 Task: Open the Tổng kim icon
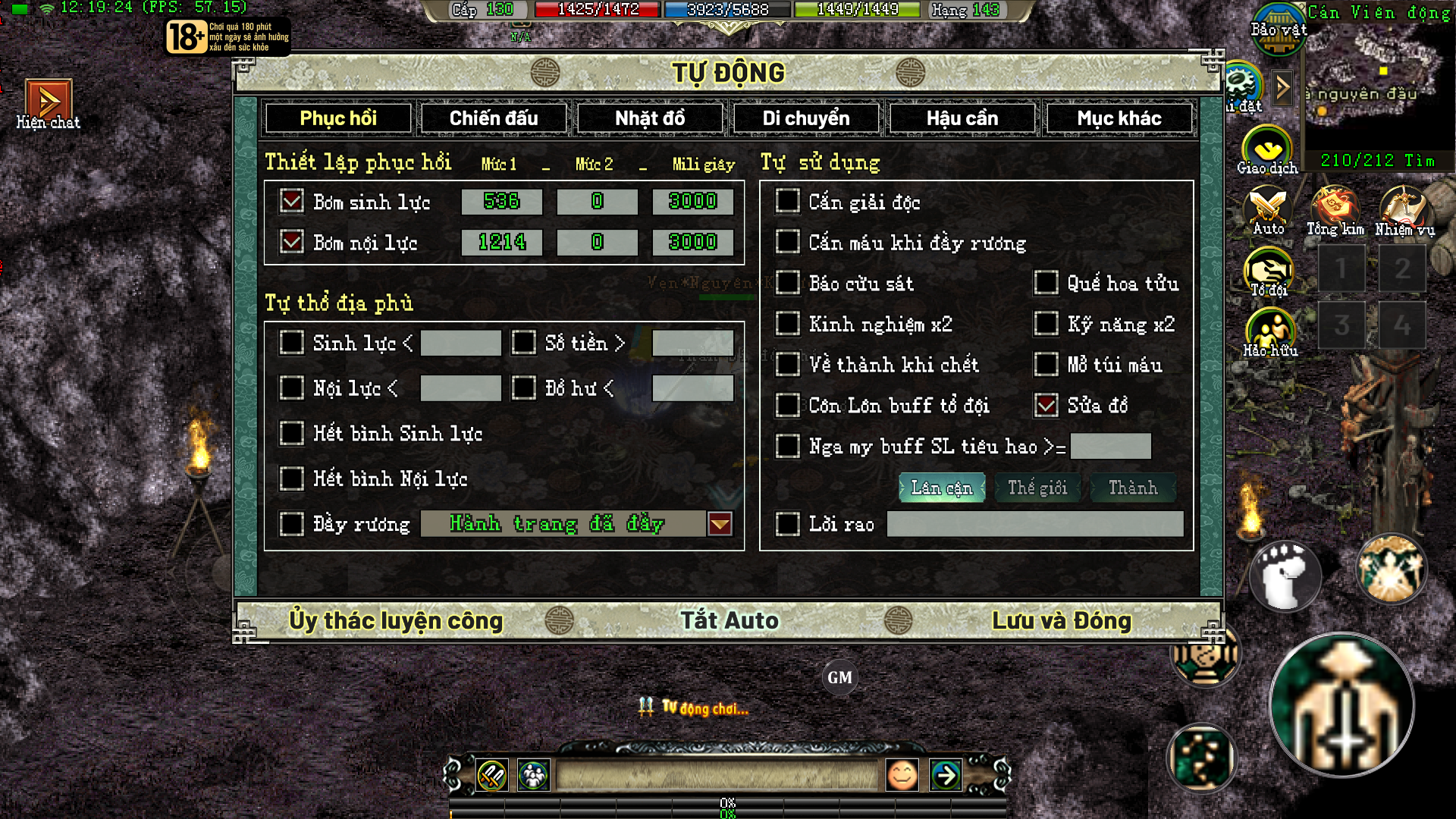[x=1335, y=206]
